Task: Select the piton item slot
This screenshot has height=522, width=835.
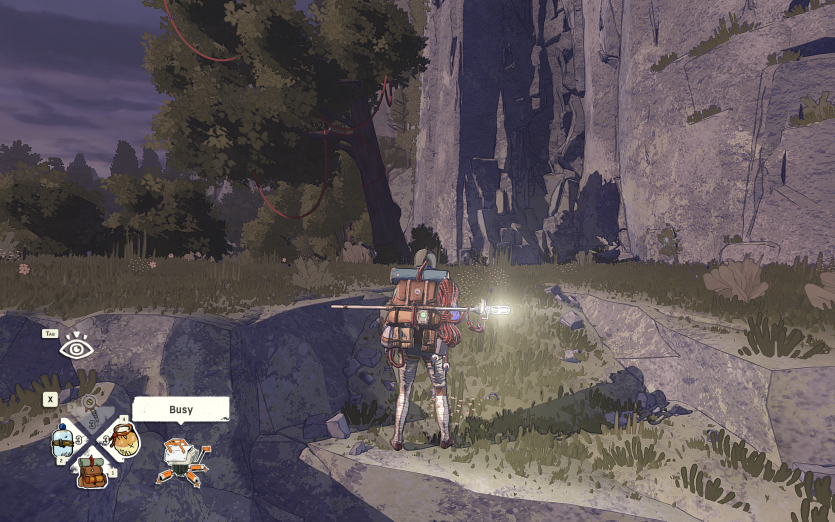Action: (x=92, y=410)
